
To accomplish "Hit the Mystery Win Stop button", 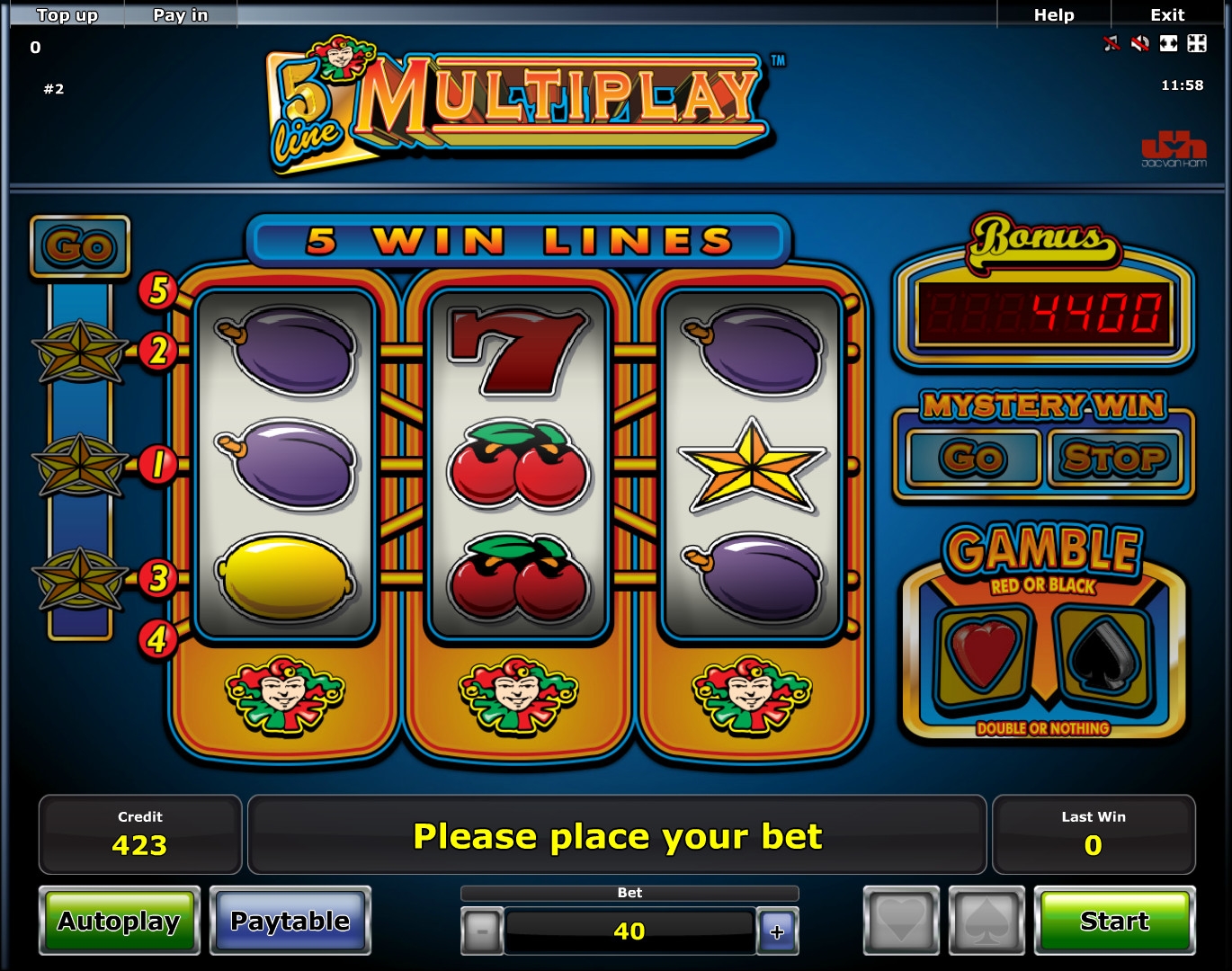I will tap(1115, 459).
